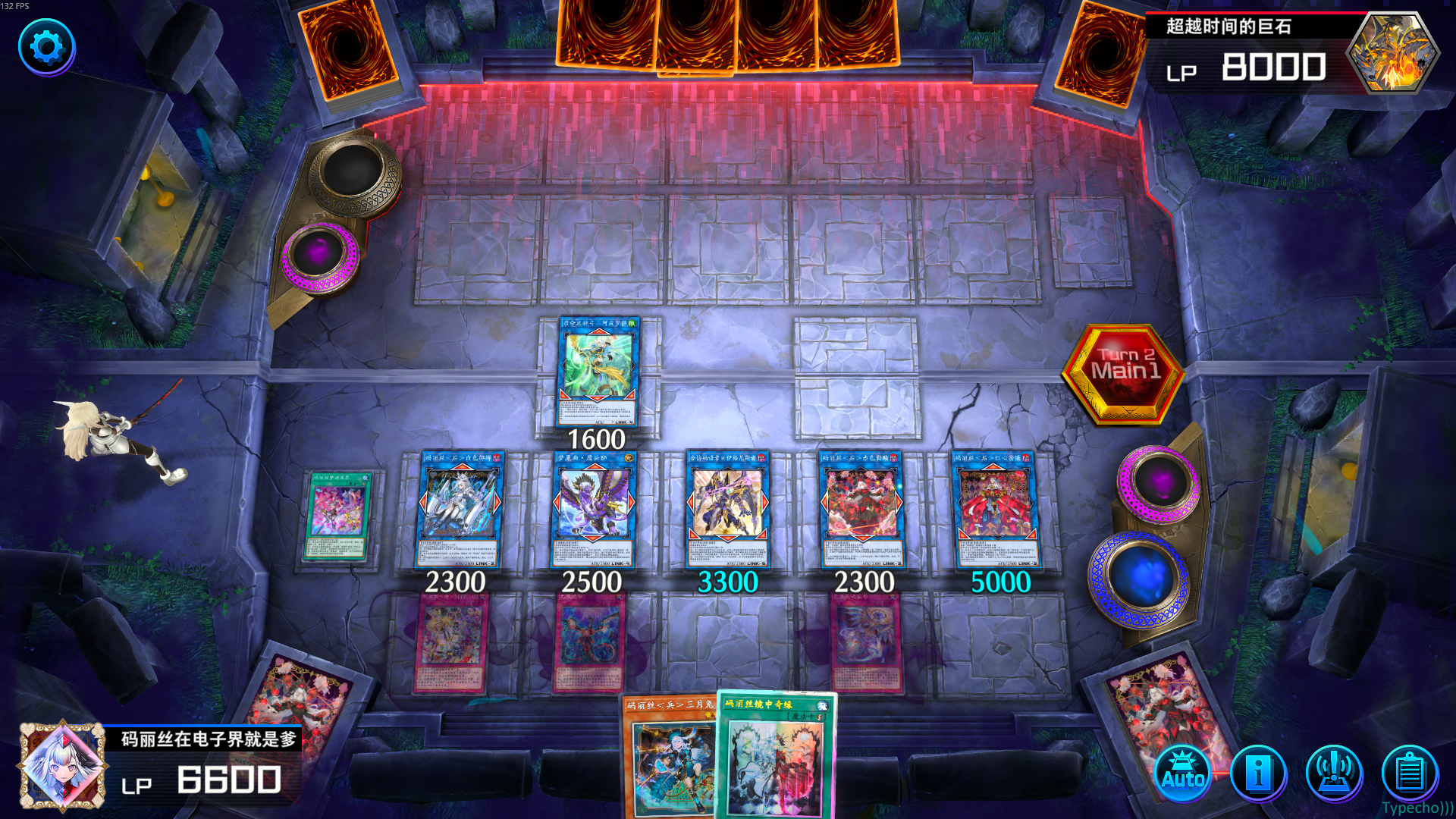The height and width of the screenshot is (819, 1456).
Task: Select the 3300 ATK monster card
Action: coord(727,510)
